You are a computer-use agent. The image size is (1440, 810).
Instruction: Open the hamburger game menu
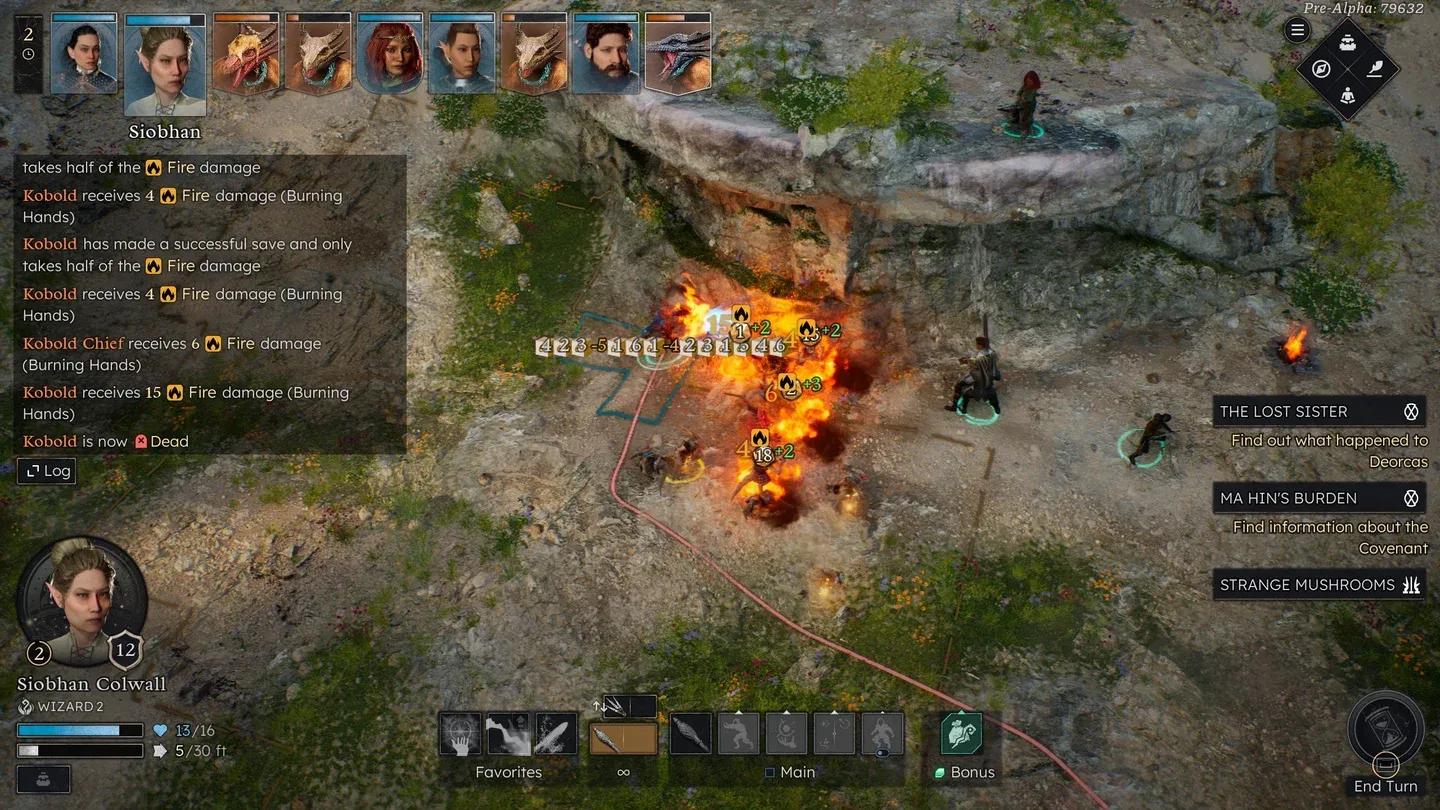tap(1297, 29)
